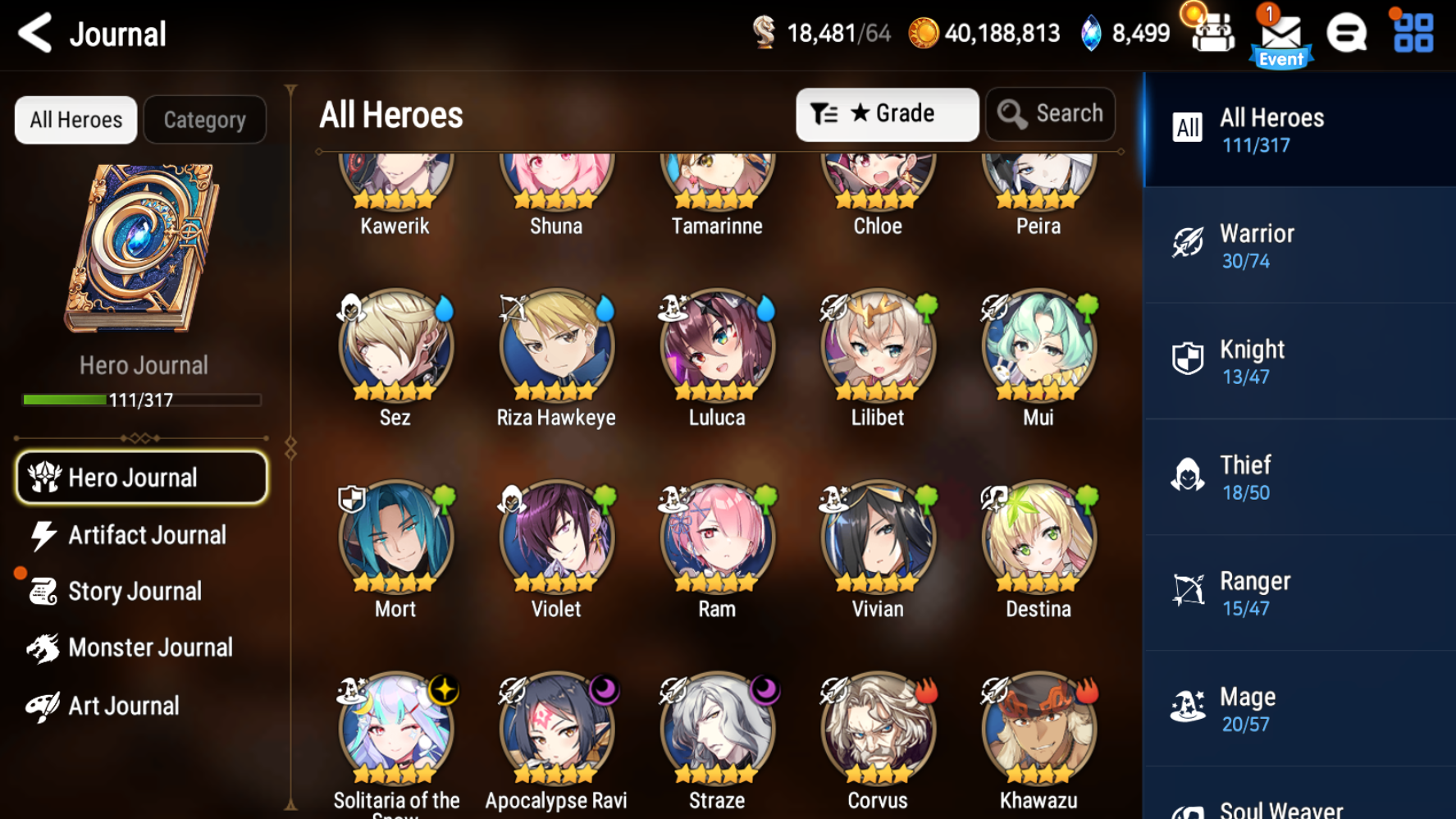The height and width of the screenshot is (819, 1456).
Task: Switch to the Story Journal tab
Action: pyautogui.click(x=134, y=591)
